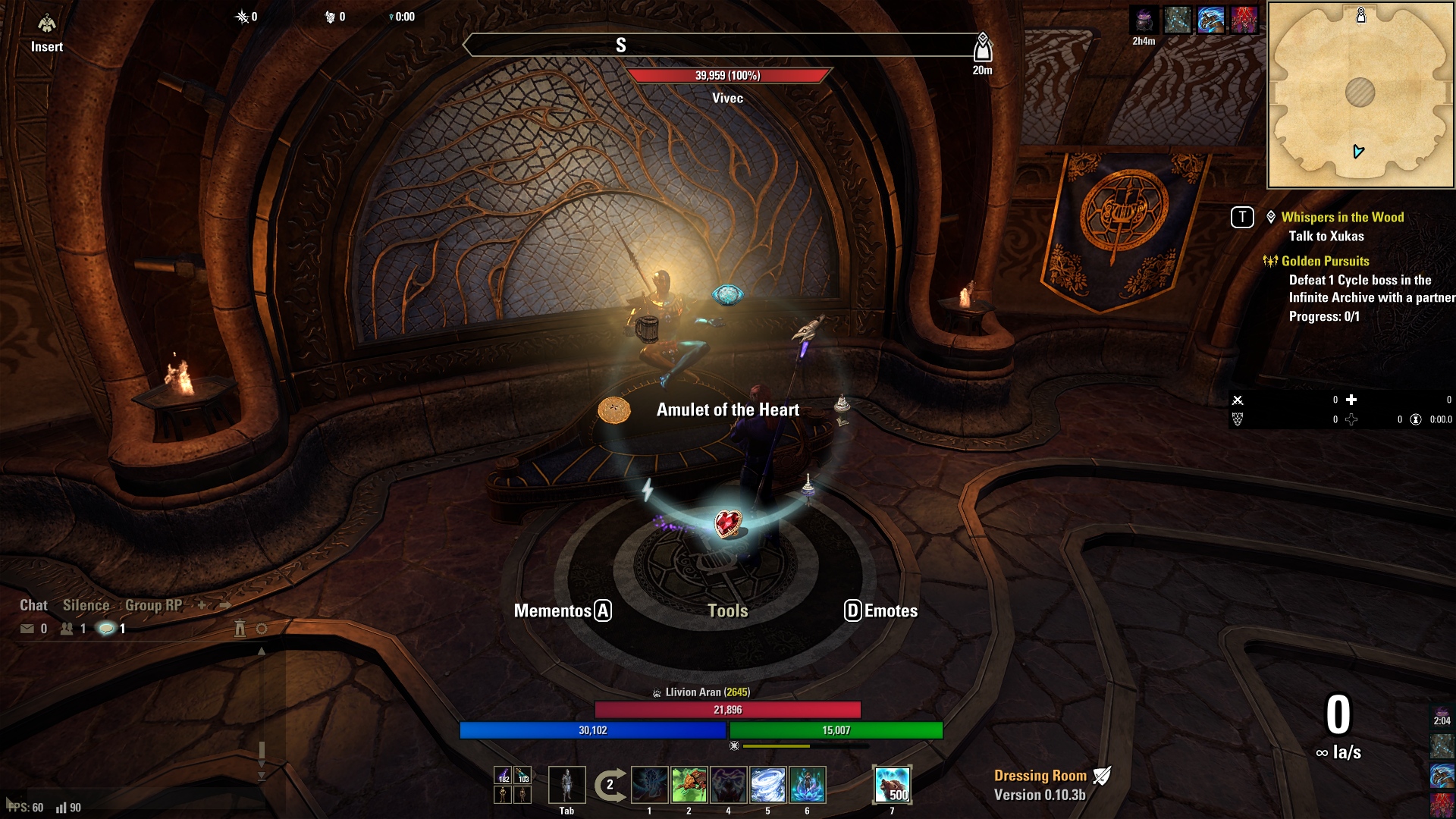Choose the pie item on the radial wheel
Image resolution: width=1456 pixels, height=819 pixels.
[x=614, y=410]
